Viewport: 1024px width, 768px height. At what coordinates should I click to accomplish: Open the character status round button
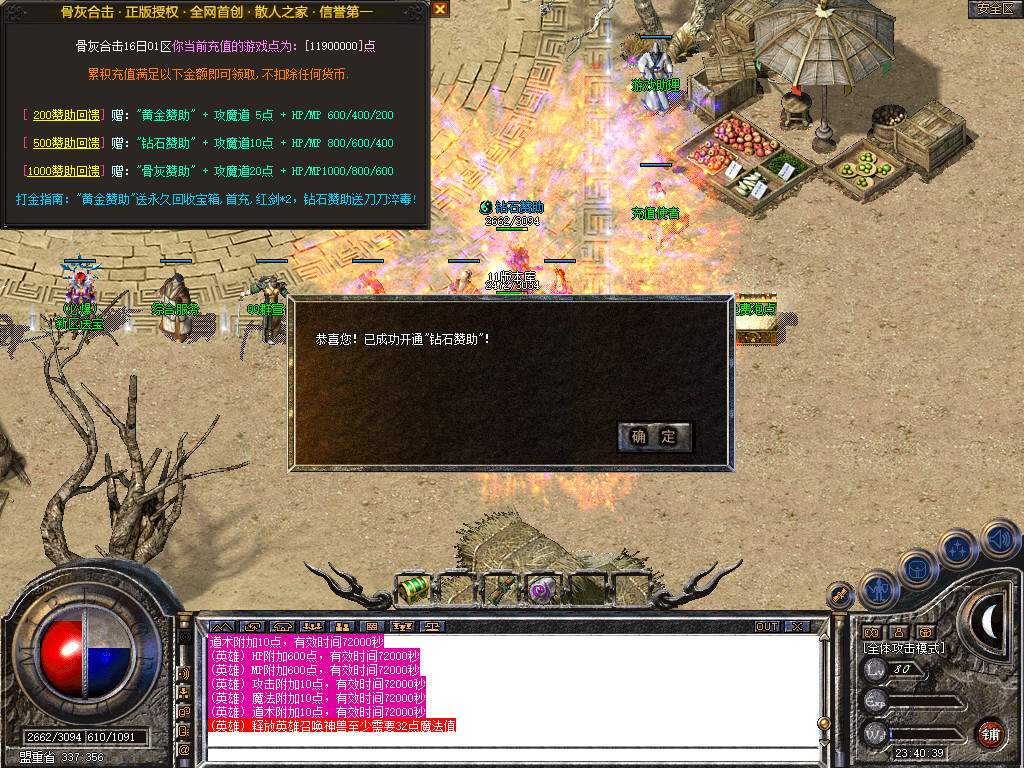(878, 590)
